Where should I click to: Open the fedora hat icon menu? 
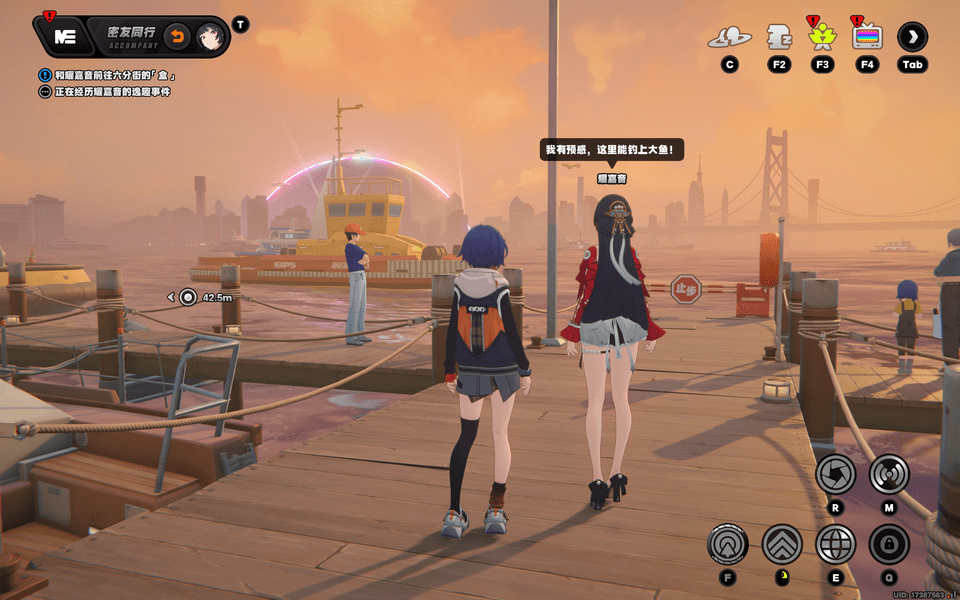pos(729,38)
